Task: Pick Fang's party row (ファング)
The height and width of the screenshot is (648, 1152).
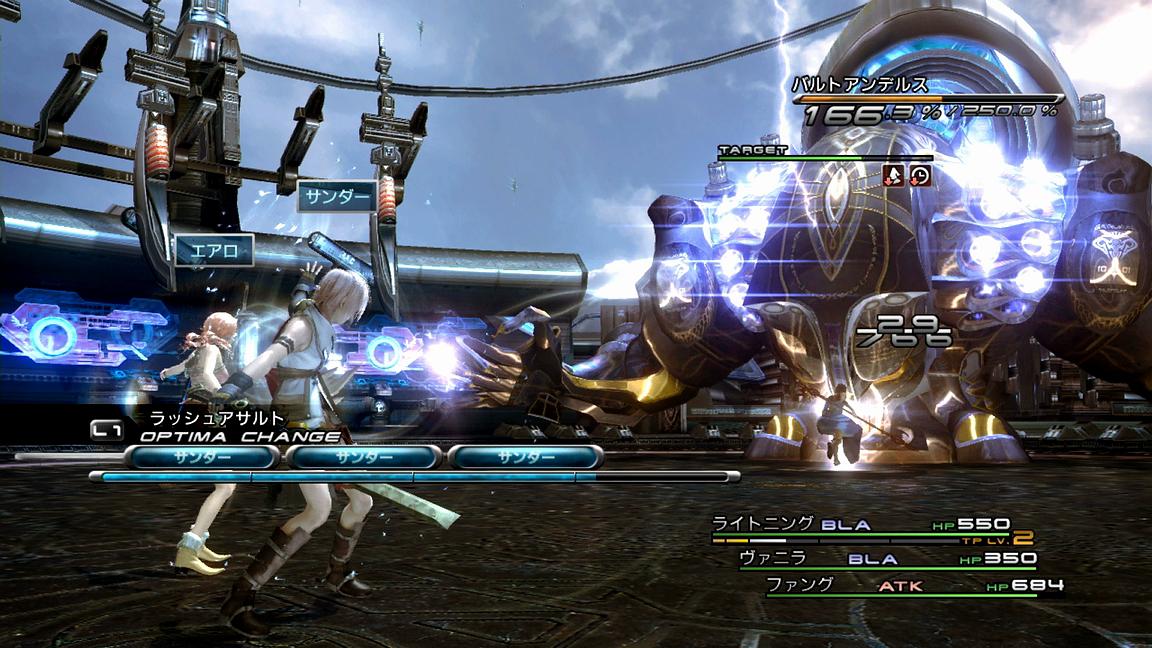Action: pyautogui.click(x=912, y=586)
